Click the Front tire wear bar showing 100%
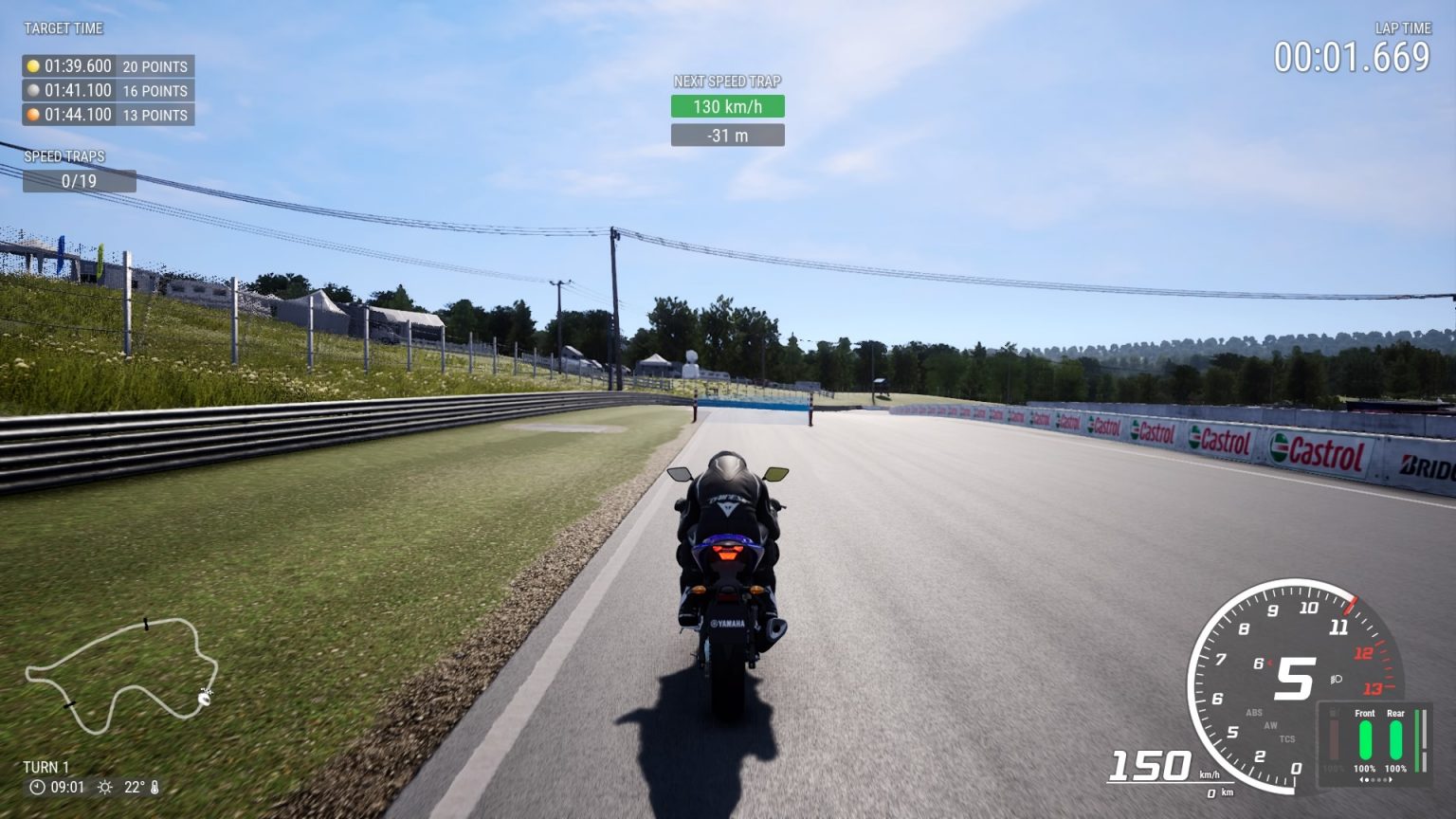Image resolution: width=1456 pixels, height=819 pixels. coord(1366,740)
